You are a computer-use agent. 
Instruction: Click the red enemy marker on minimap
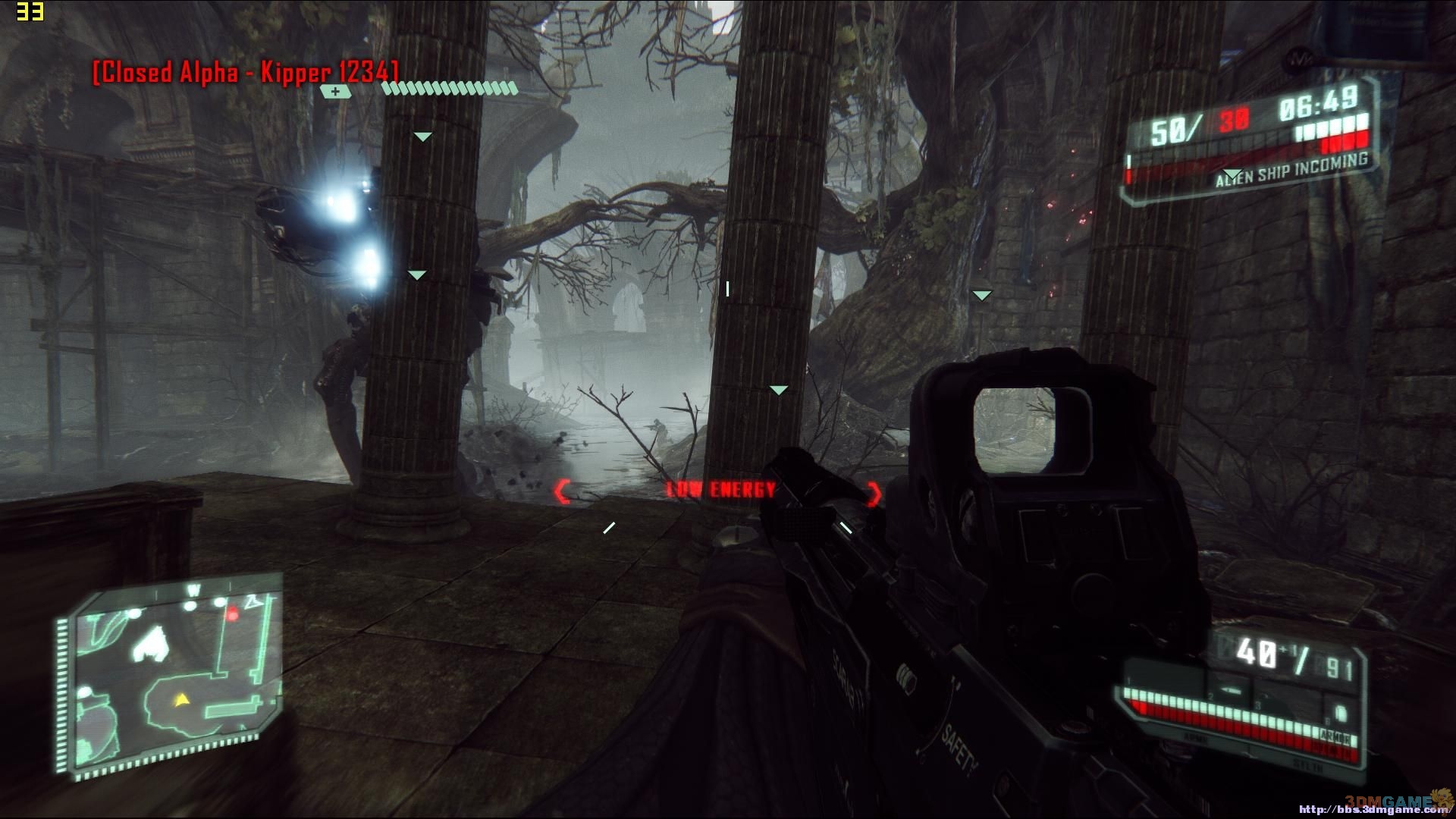[233, 613]
